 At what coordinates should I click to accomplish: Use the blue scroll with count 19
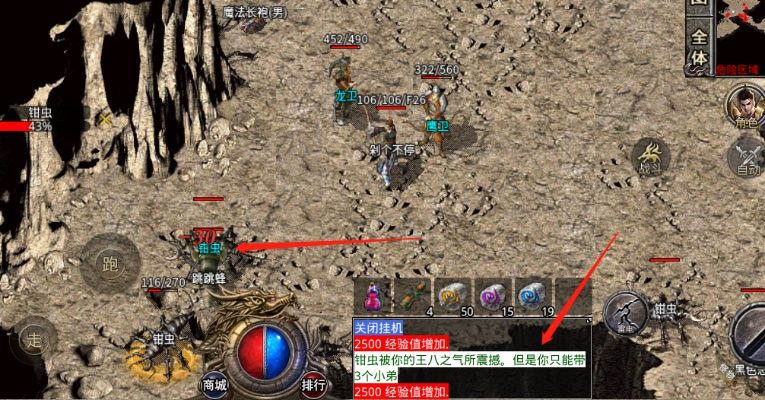530,295
